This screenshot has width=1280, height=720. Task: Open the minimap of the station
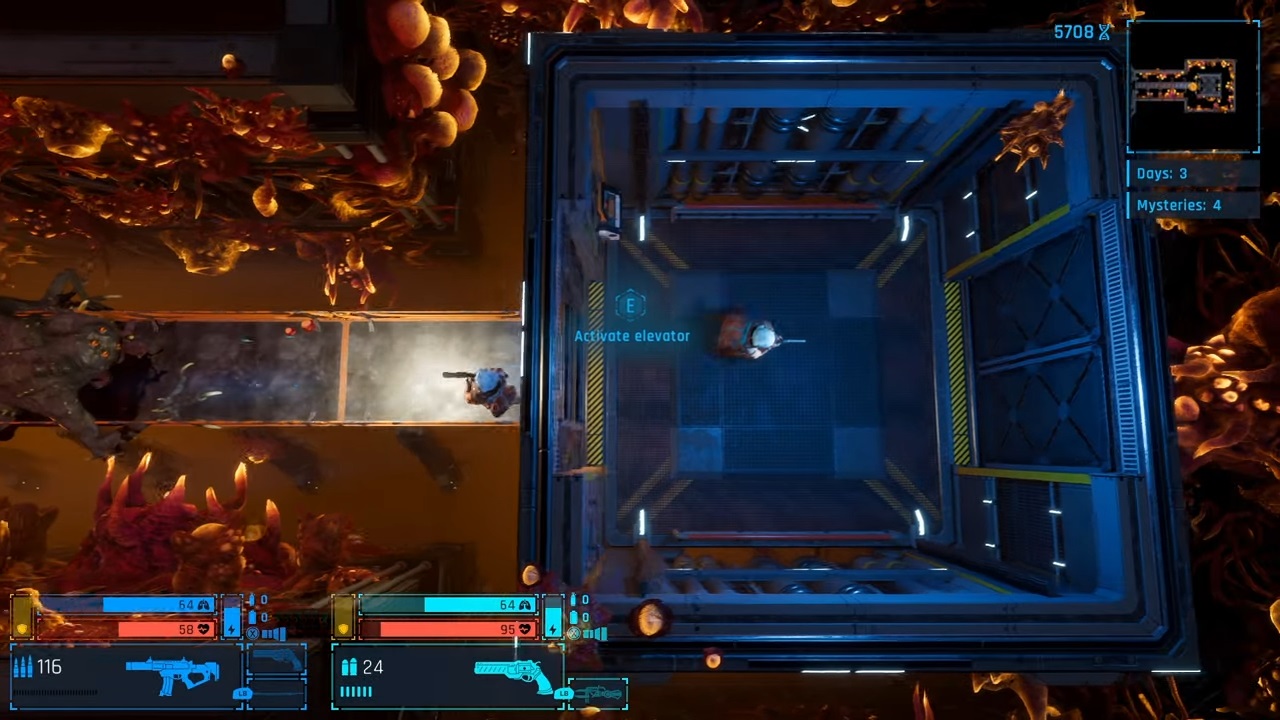coord(1193,86)
